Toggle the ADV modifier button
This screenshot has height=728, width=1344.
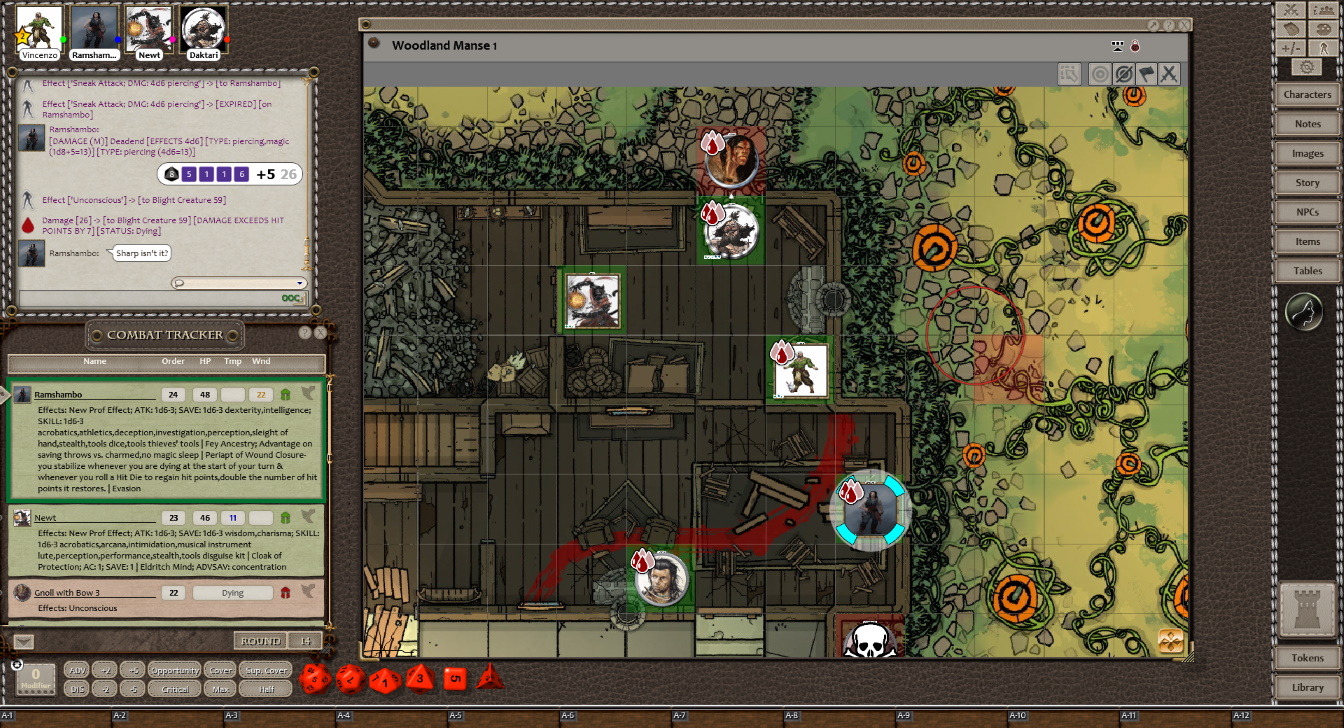coord(76,670)
